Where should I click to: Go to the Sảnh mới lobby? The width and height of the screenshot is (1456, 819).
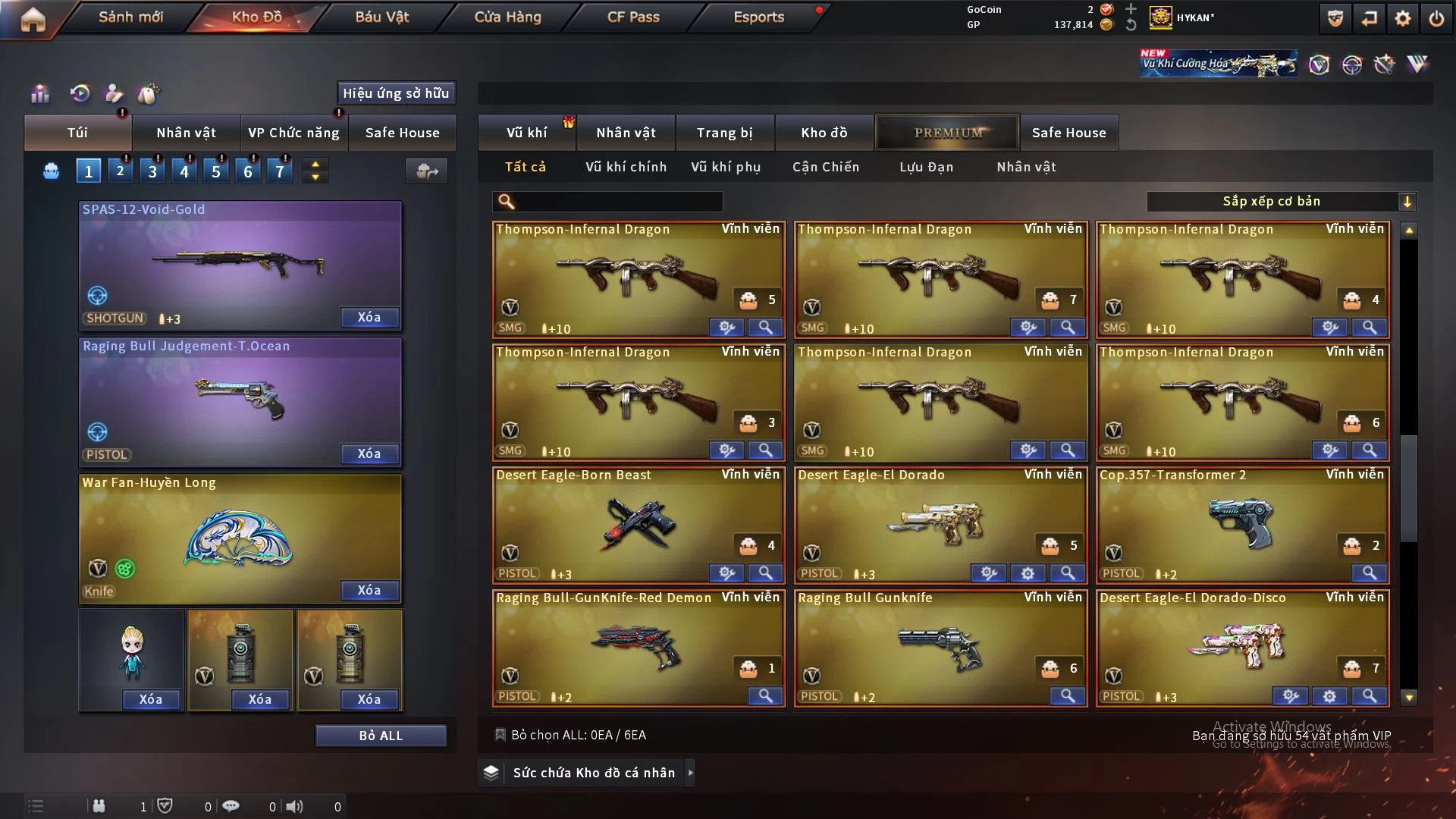(130, 17)
